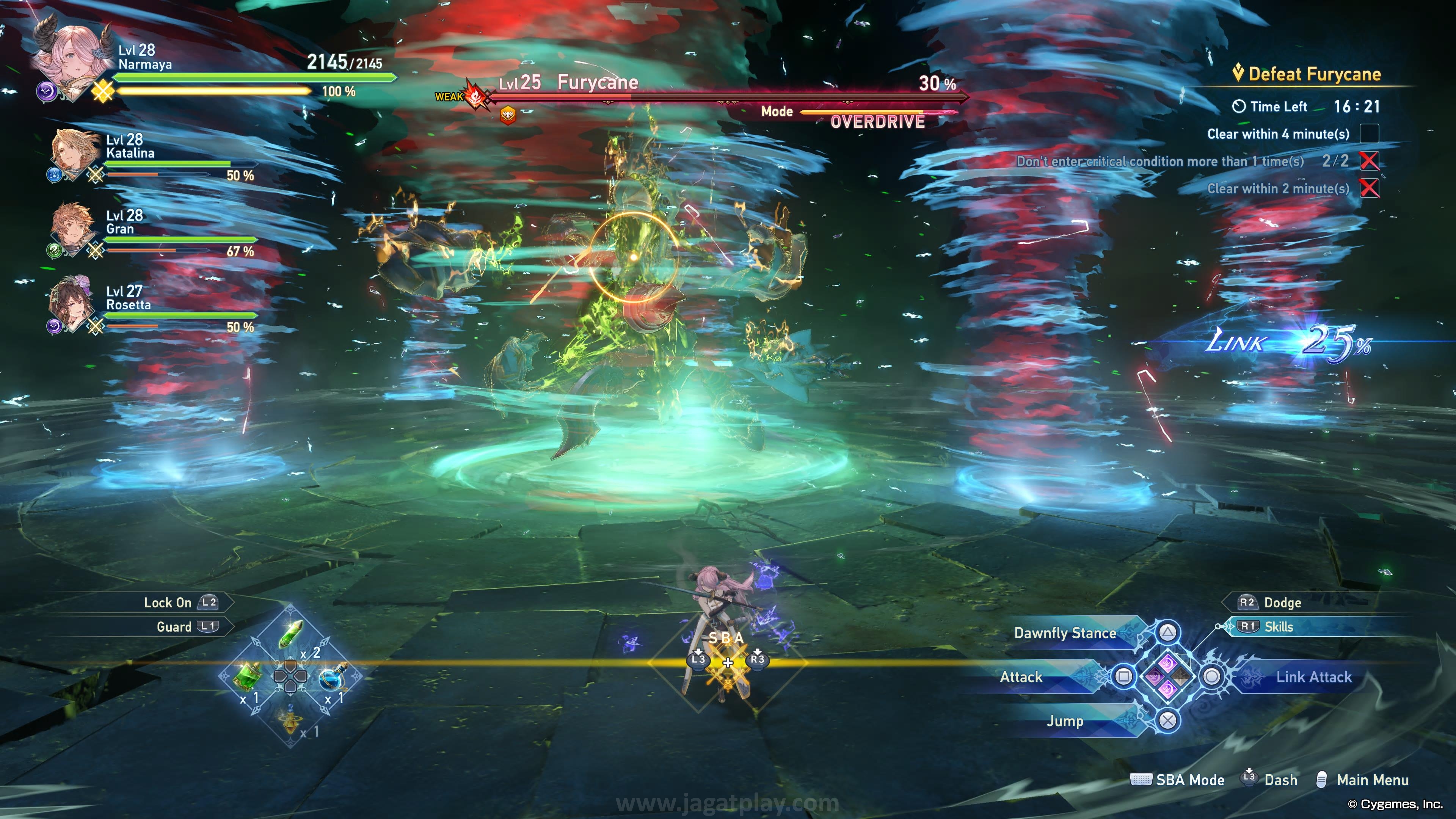
Task: Click the Defeat Furycane objective header
Action: (1314, 74)
